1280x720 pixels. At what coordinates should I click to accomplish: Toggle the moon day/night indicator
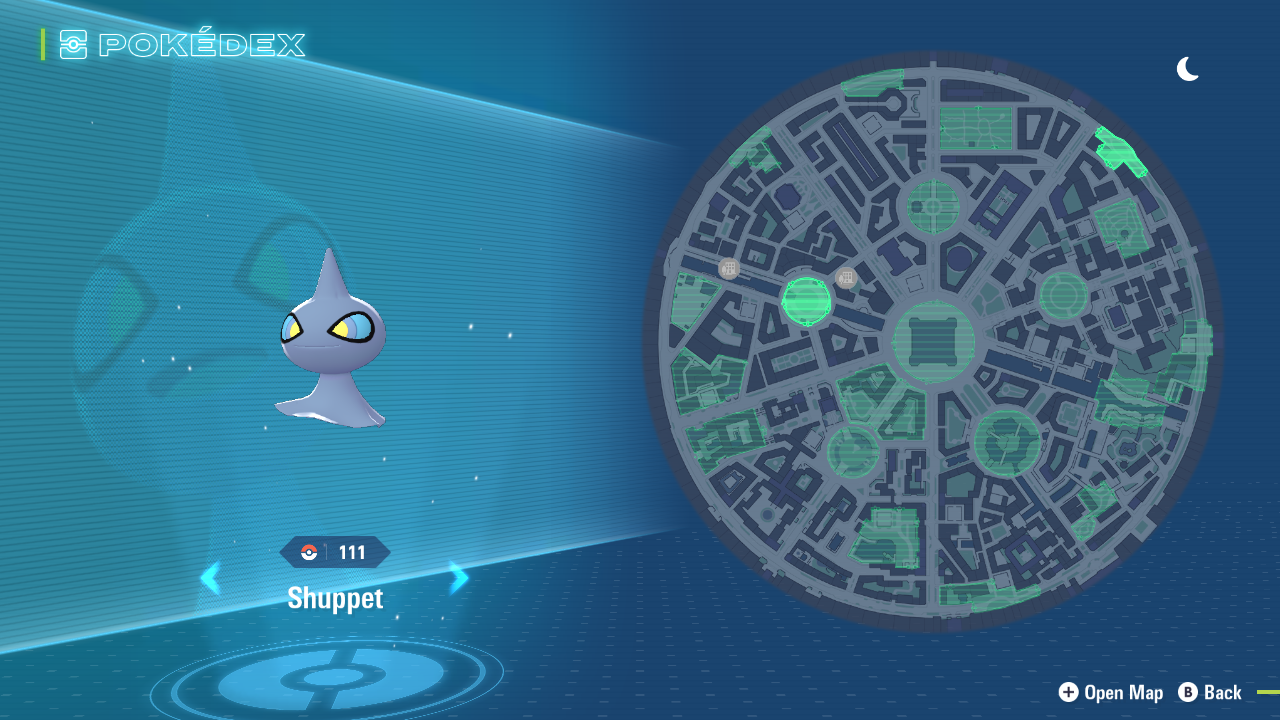1188,69
